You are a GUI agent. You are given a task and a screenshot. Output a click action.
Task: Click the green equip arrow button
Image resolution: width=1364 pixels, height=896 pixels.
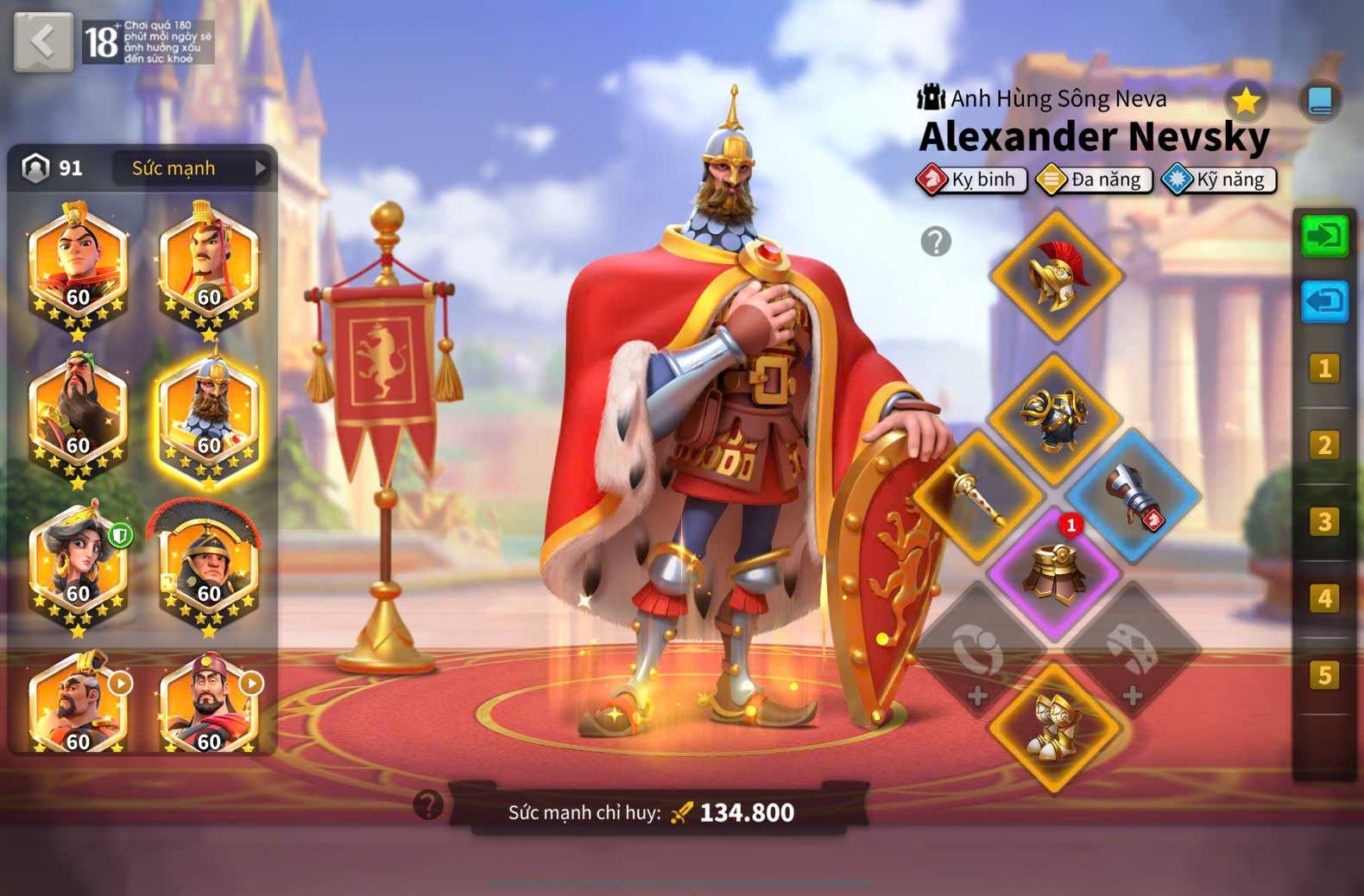[1324, 236]
